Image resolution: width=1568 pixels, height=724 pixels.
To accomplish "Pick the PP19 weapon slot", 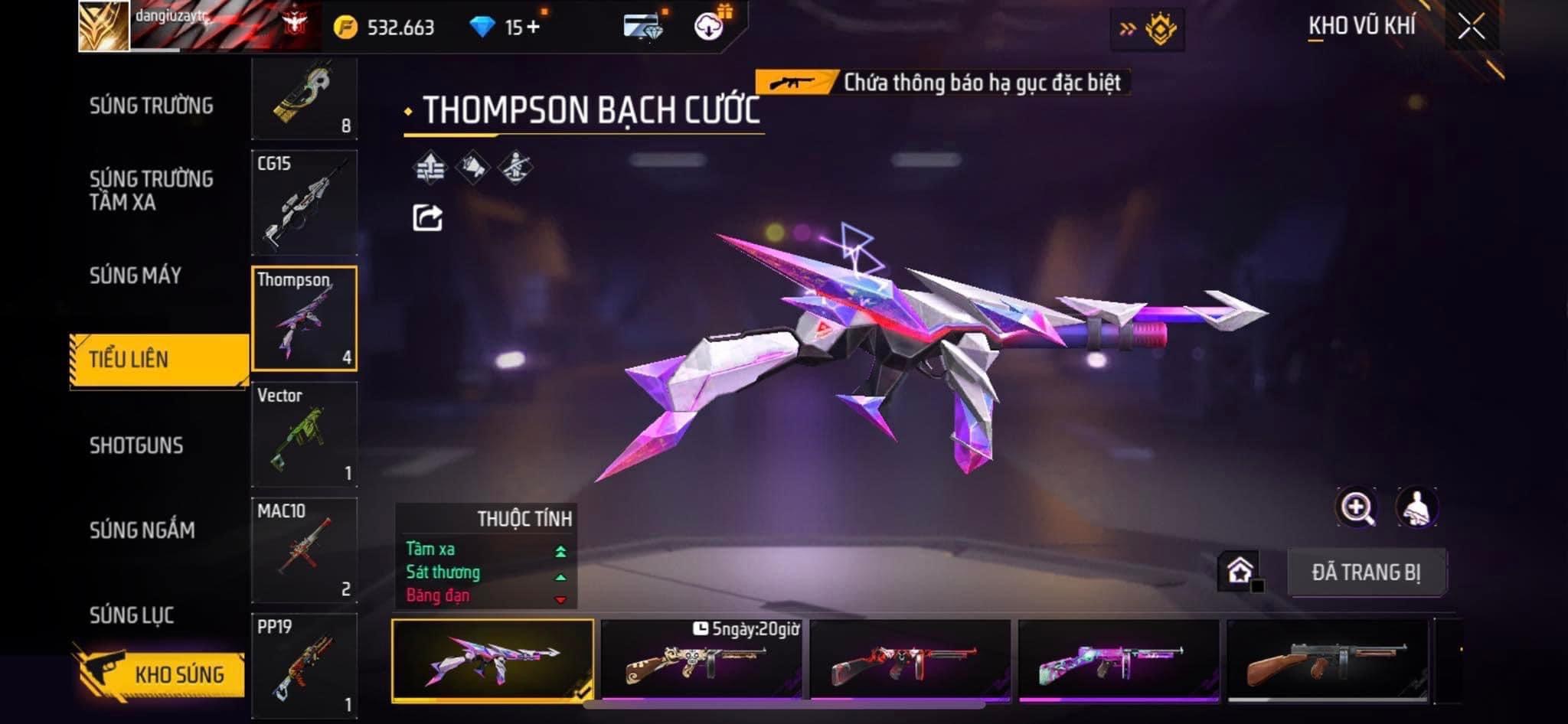I will coord(304,665).
